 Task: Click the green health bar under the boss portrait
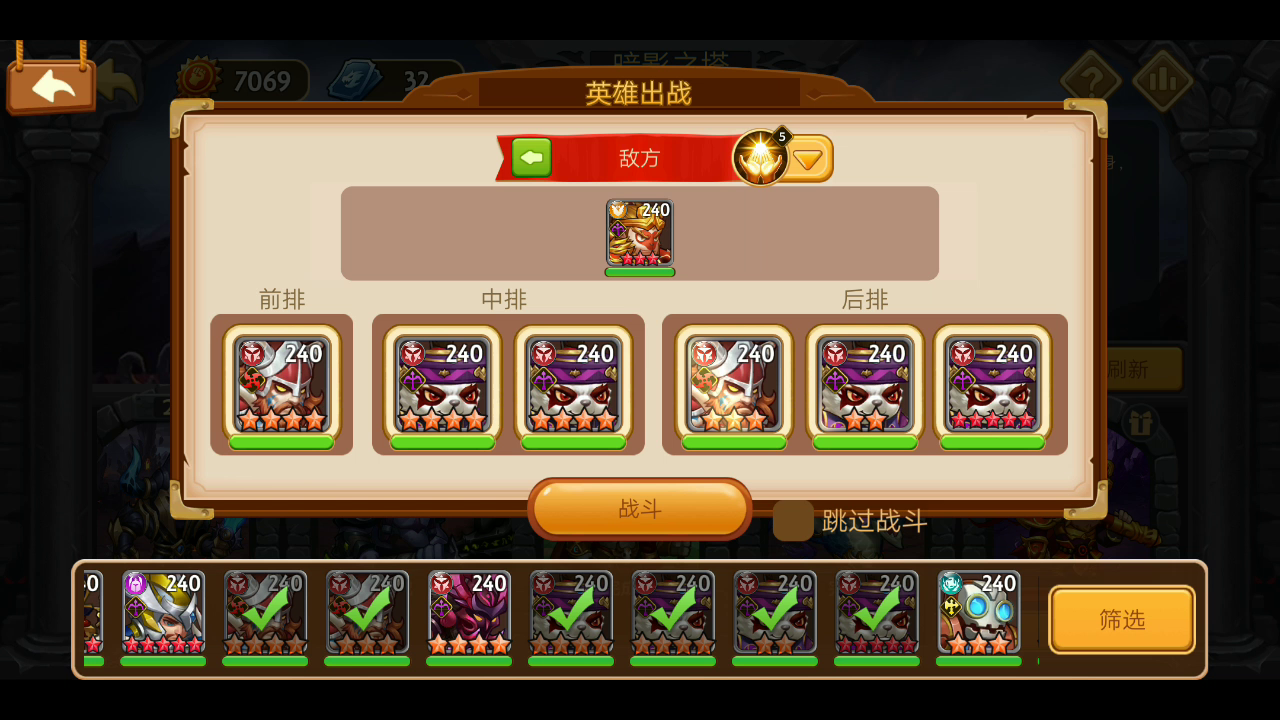click(640, 270)
